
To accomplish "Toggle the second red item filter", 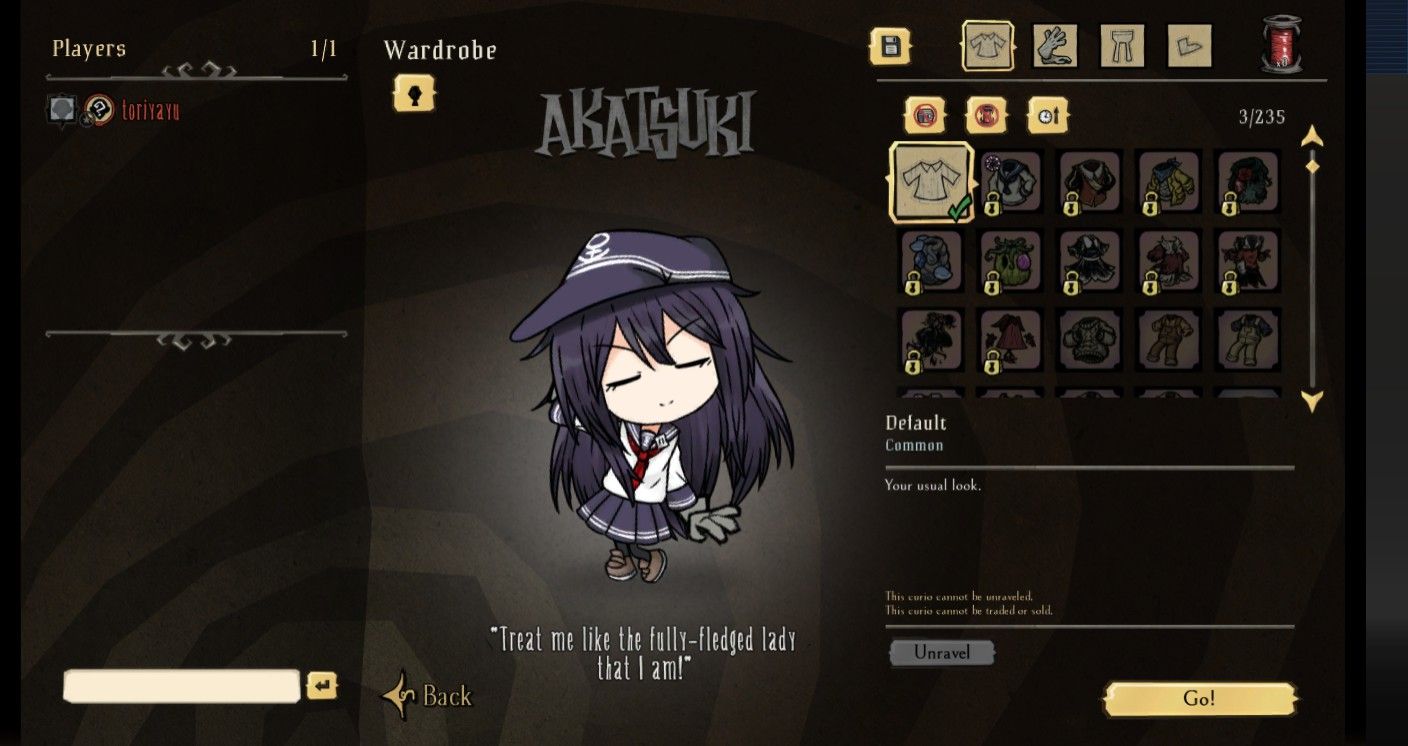I will (x=985, y=114).
